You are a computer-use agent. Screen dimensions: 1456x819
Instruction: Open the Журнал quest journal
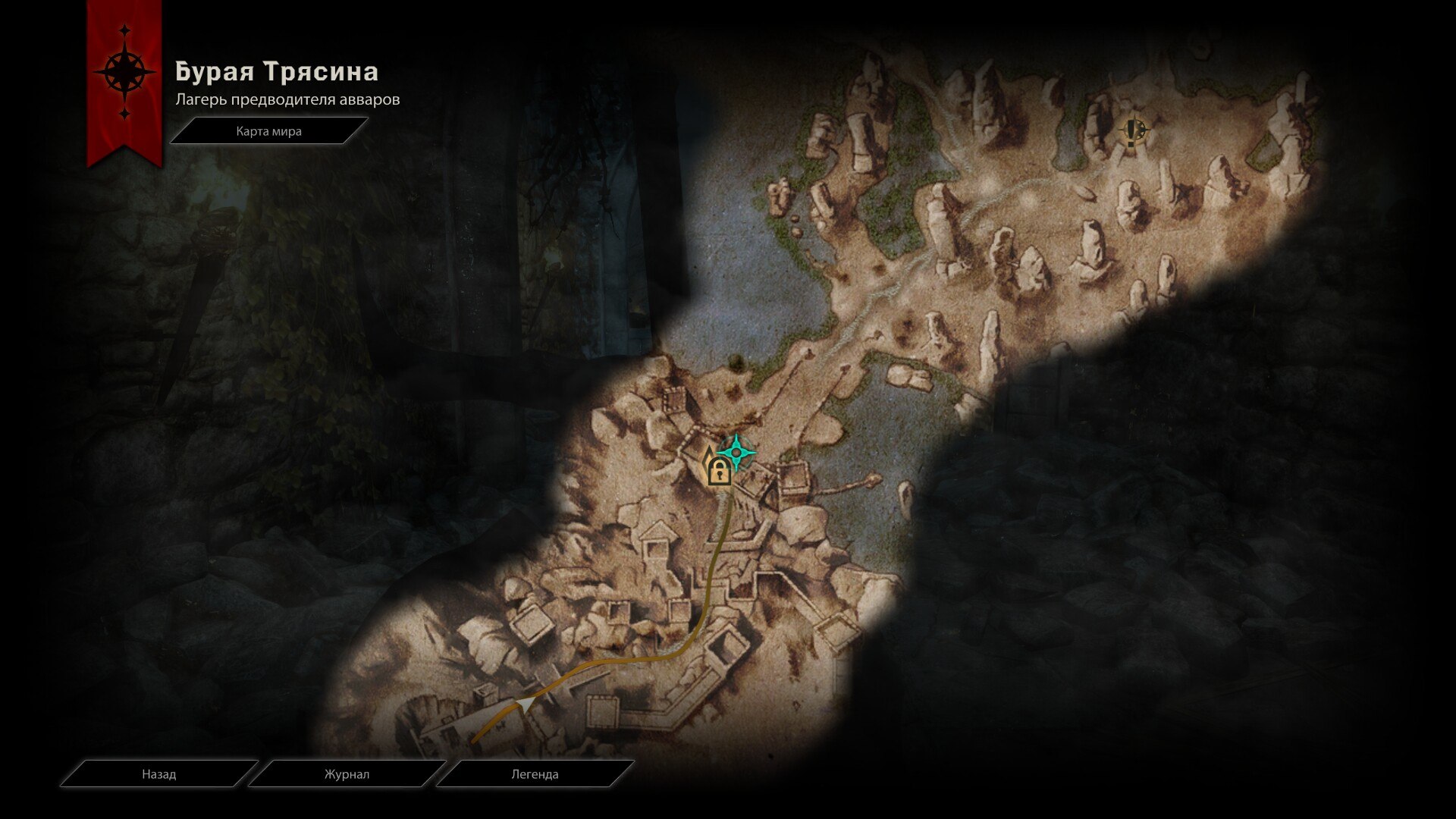347,774
